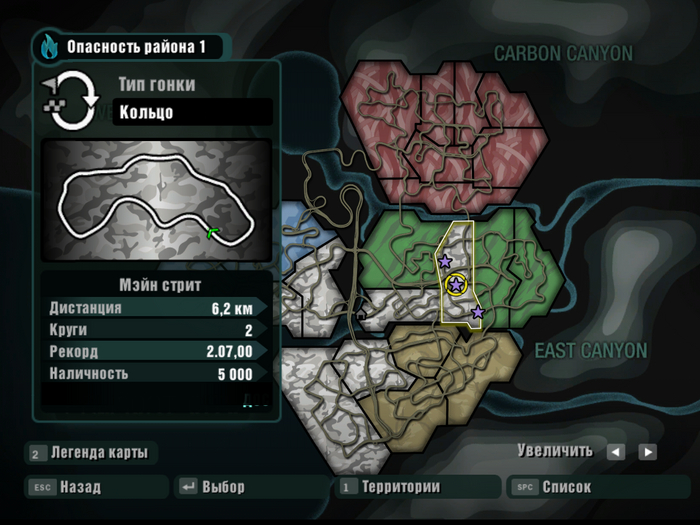Select the yellow-circled star race marker
The height and width of the screenshot is (525, 700).
(456, 285)
